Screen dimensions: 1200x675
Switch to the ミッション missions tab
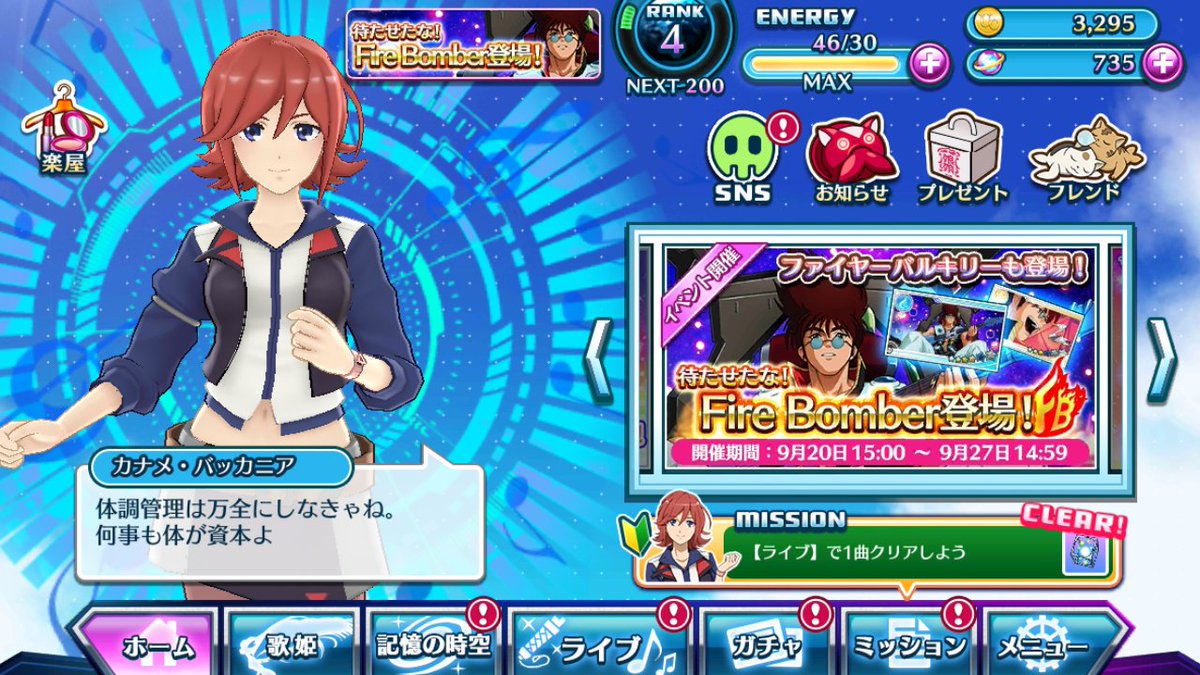(x=908, y=645)
